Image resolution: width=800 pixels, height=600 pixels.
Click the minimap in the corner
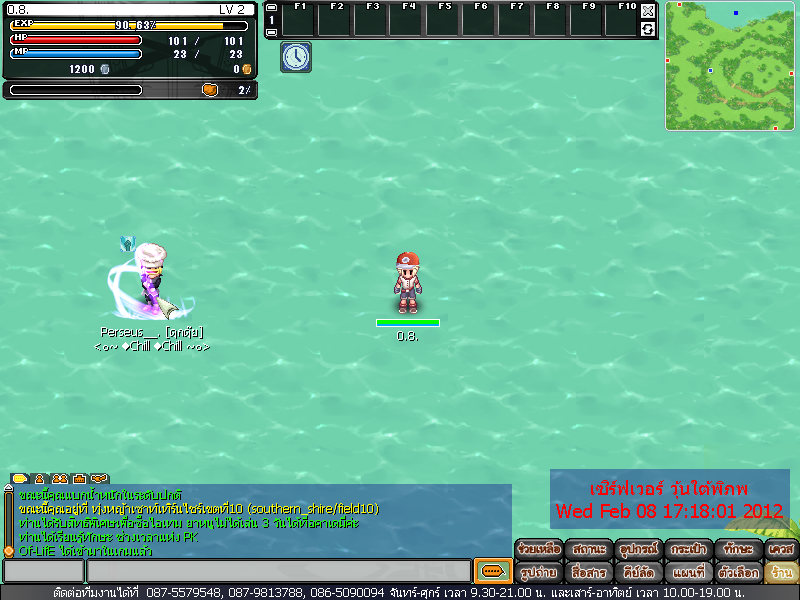[730, 66]
